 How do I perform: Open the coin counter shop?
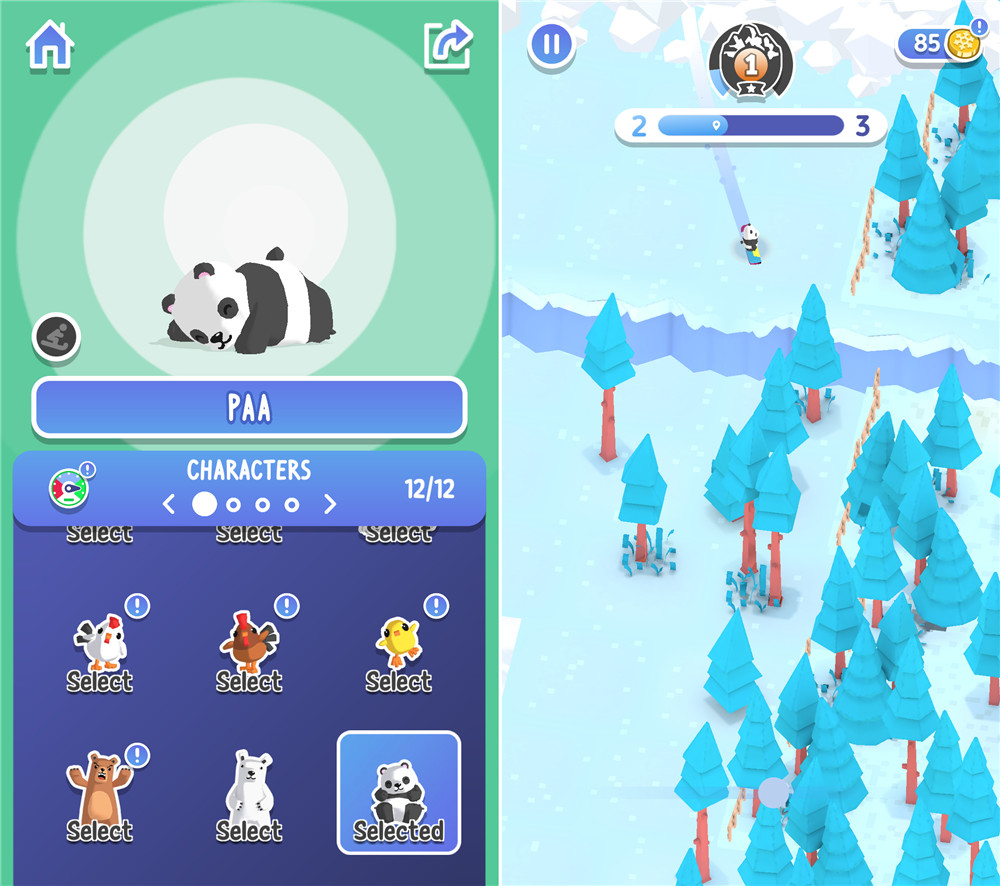click(x=938, y=44)
